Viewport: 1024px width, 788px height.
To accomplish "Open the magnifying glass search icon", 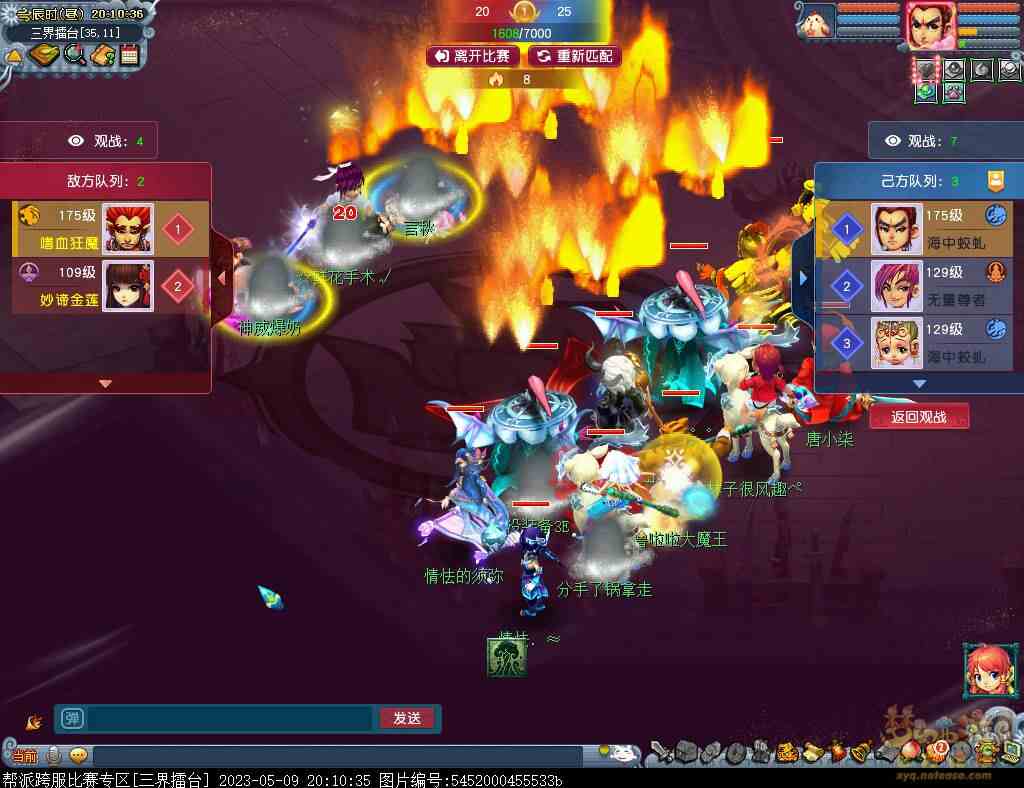I will click(74, 55).
